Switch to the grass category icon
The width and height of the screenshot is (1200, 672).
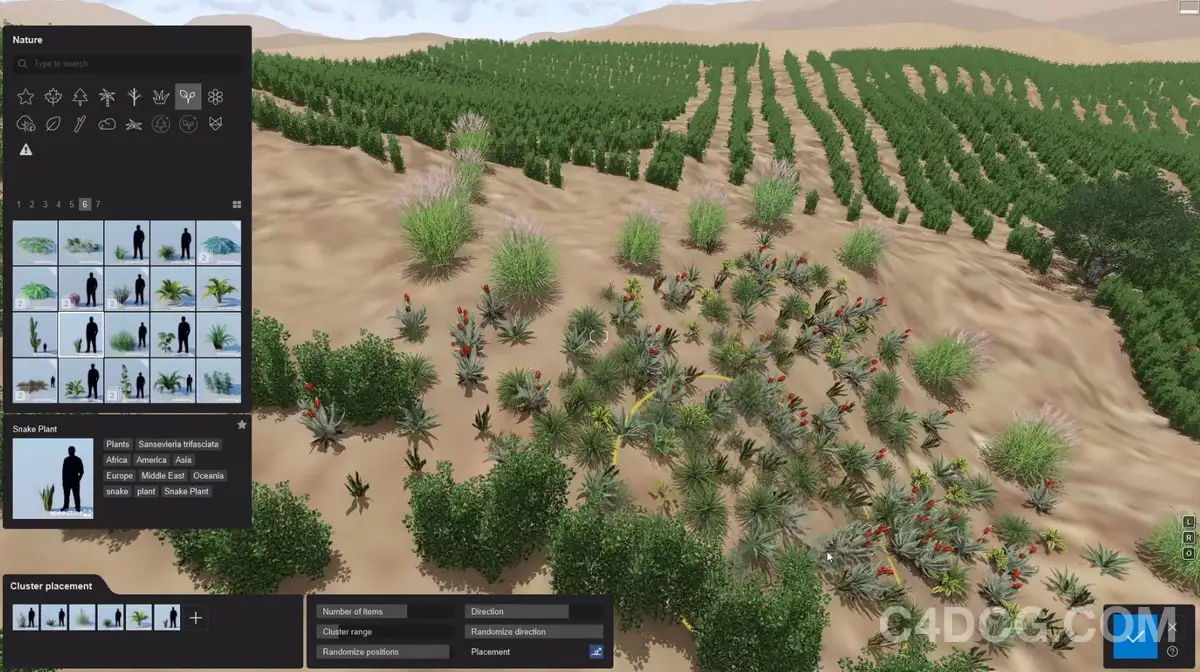[161, 97]
